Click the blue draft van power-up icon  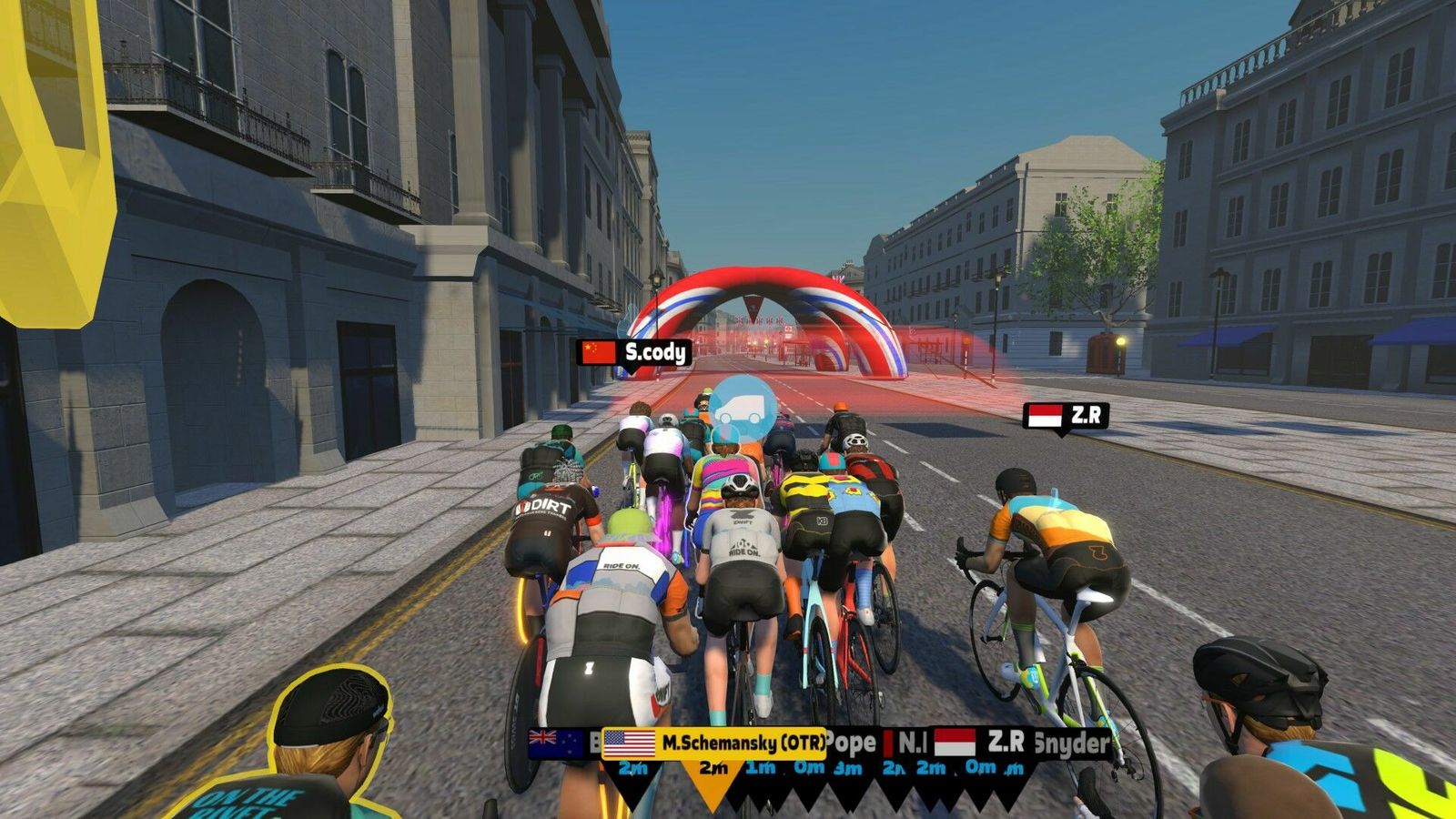tap(742, 410)
